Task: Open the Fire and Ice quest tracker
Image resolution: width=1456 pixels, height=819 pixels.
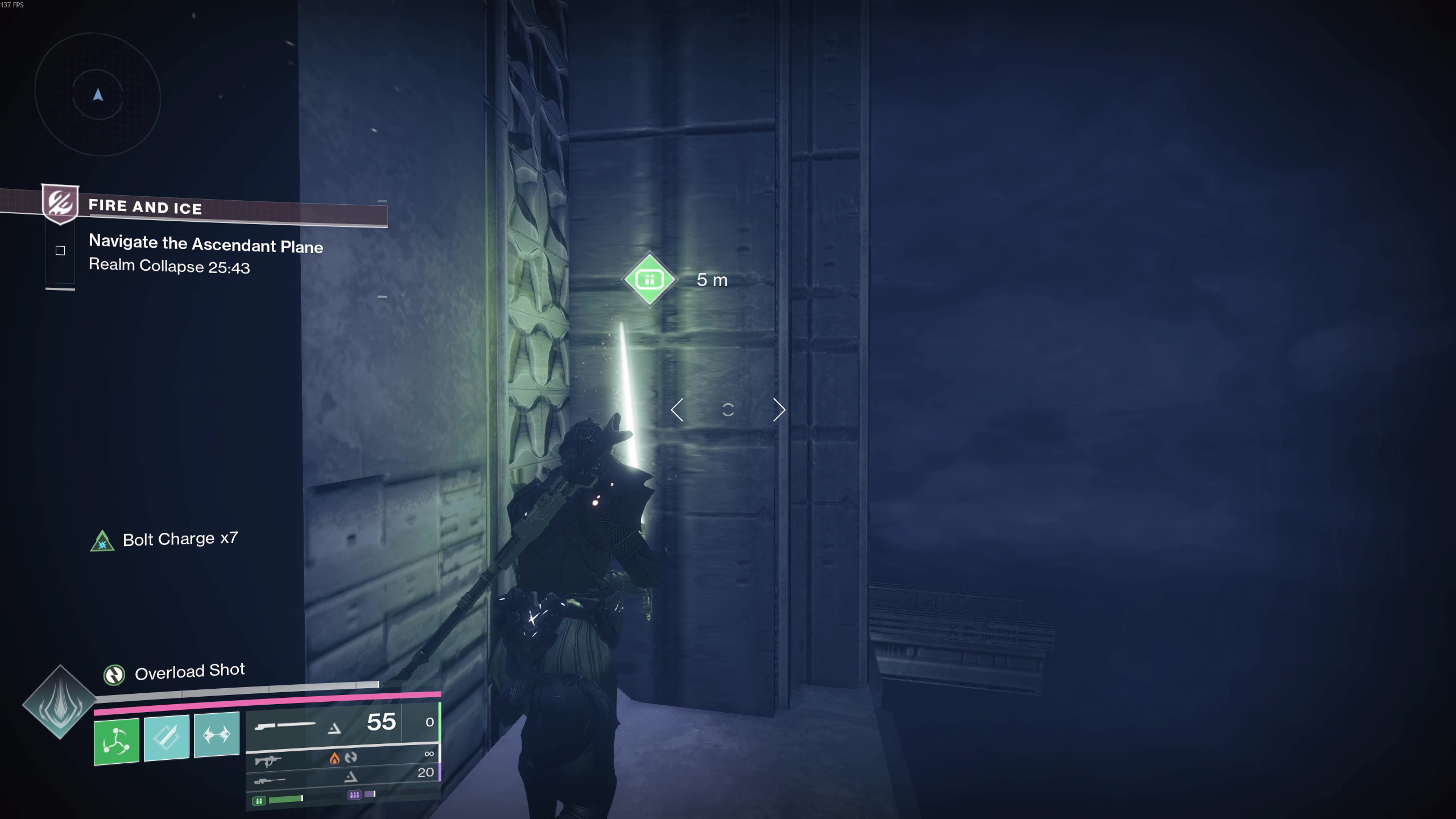Action: pos(145,207)
